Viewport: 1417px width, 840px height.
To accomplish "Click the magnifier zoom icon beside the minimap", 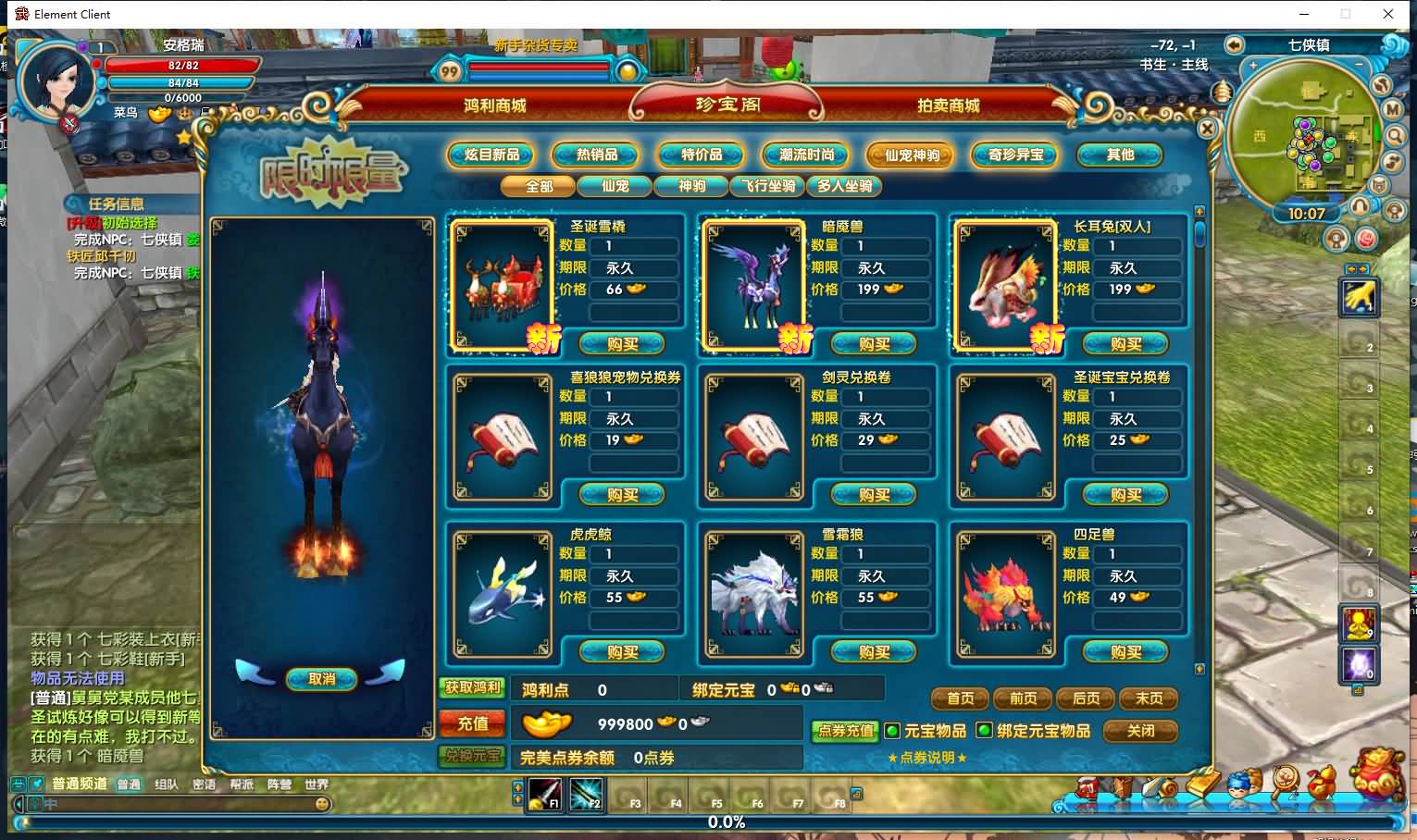I will (1395, 136).
